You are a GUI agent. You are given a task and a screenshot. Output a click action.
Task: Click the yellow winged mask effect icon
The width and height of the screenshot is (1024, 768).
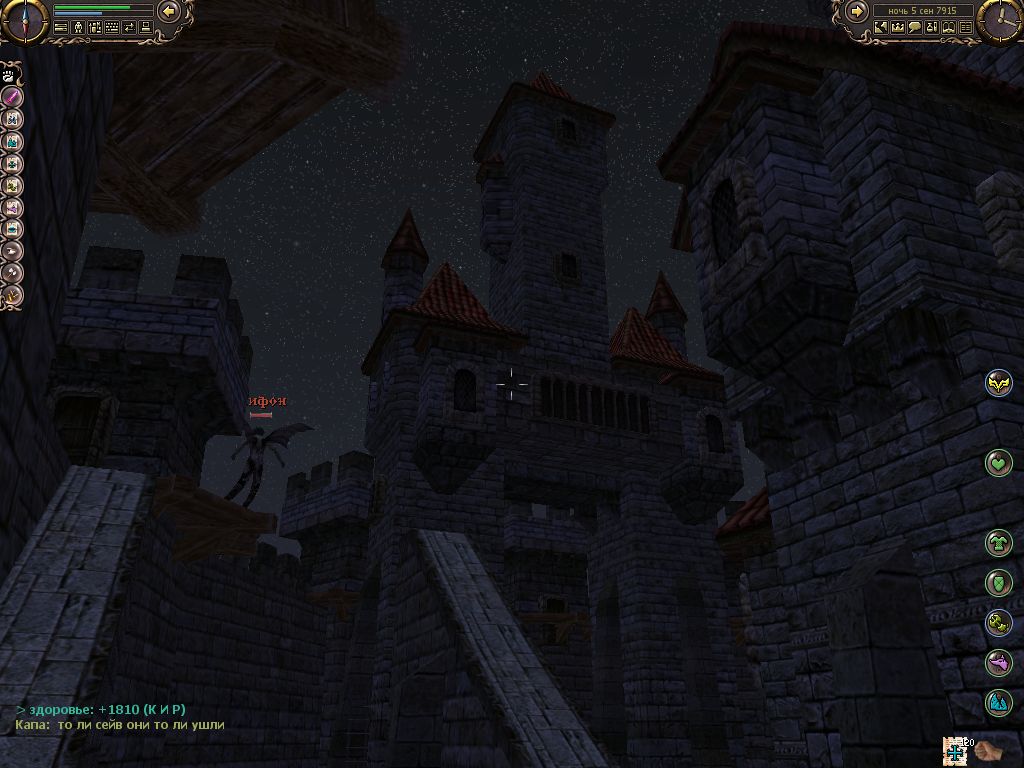tap(998, 382)
